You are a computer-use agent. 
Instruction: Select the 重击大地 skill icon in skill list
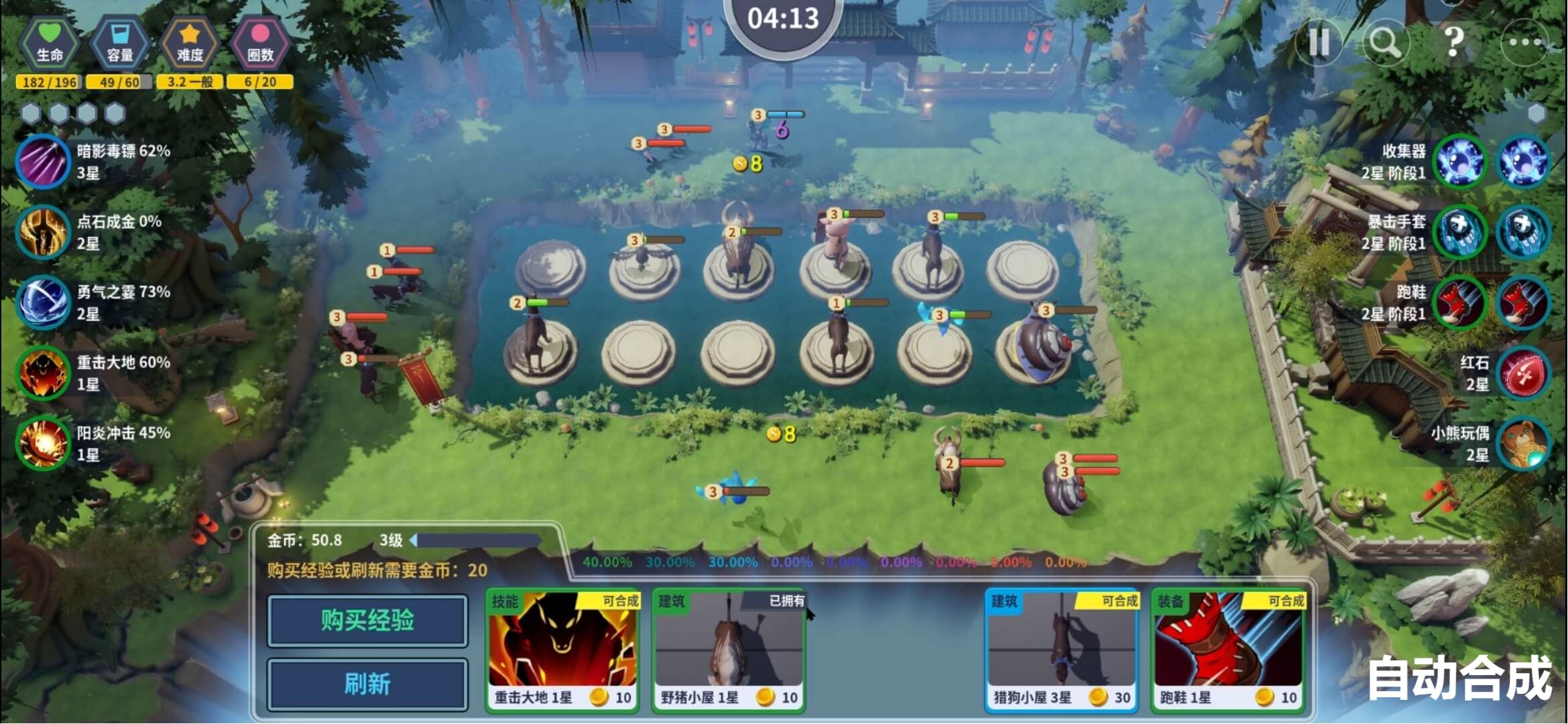coord(43,373)
